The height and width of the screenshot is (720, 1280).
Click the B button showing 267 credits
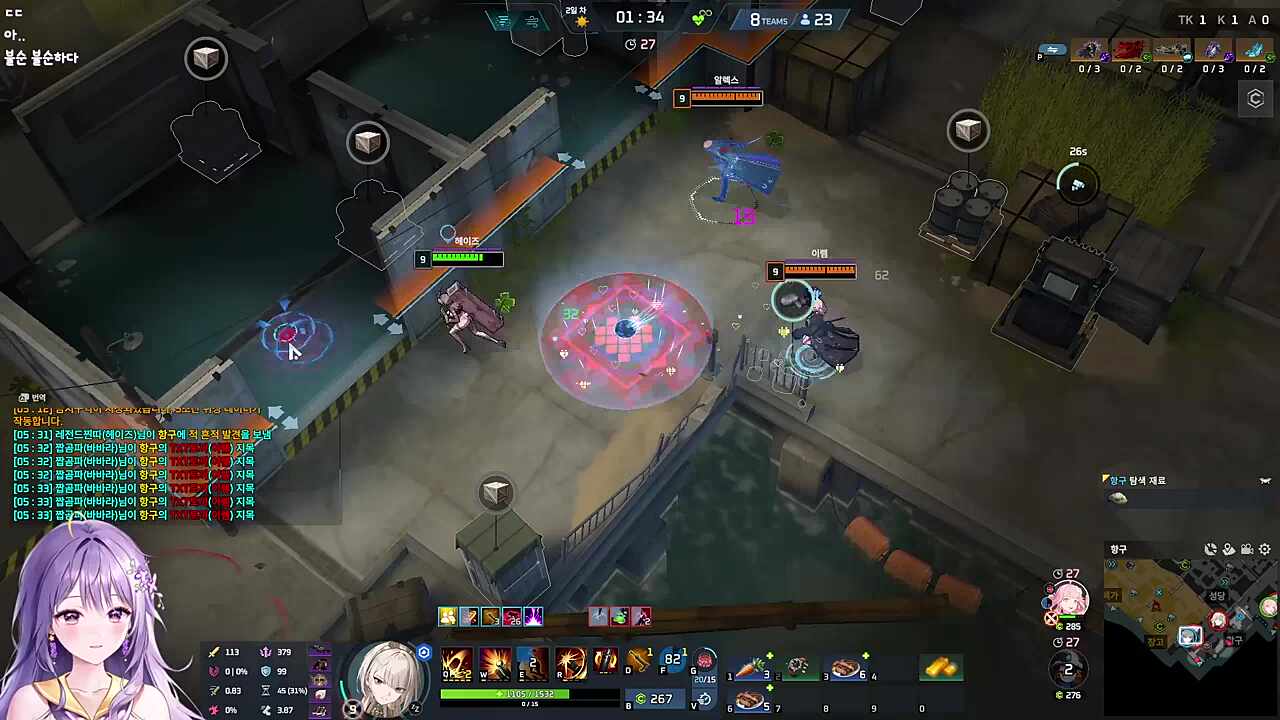656,699
